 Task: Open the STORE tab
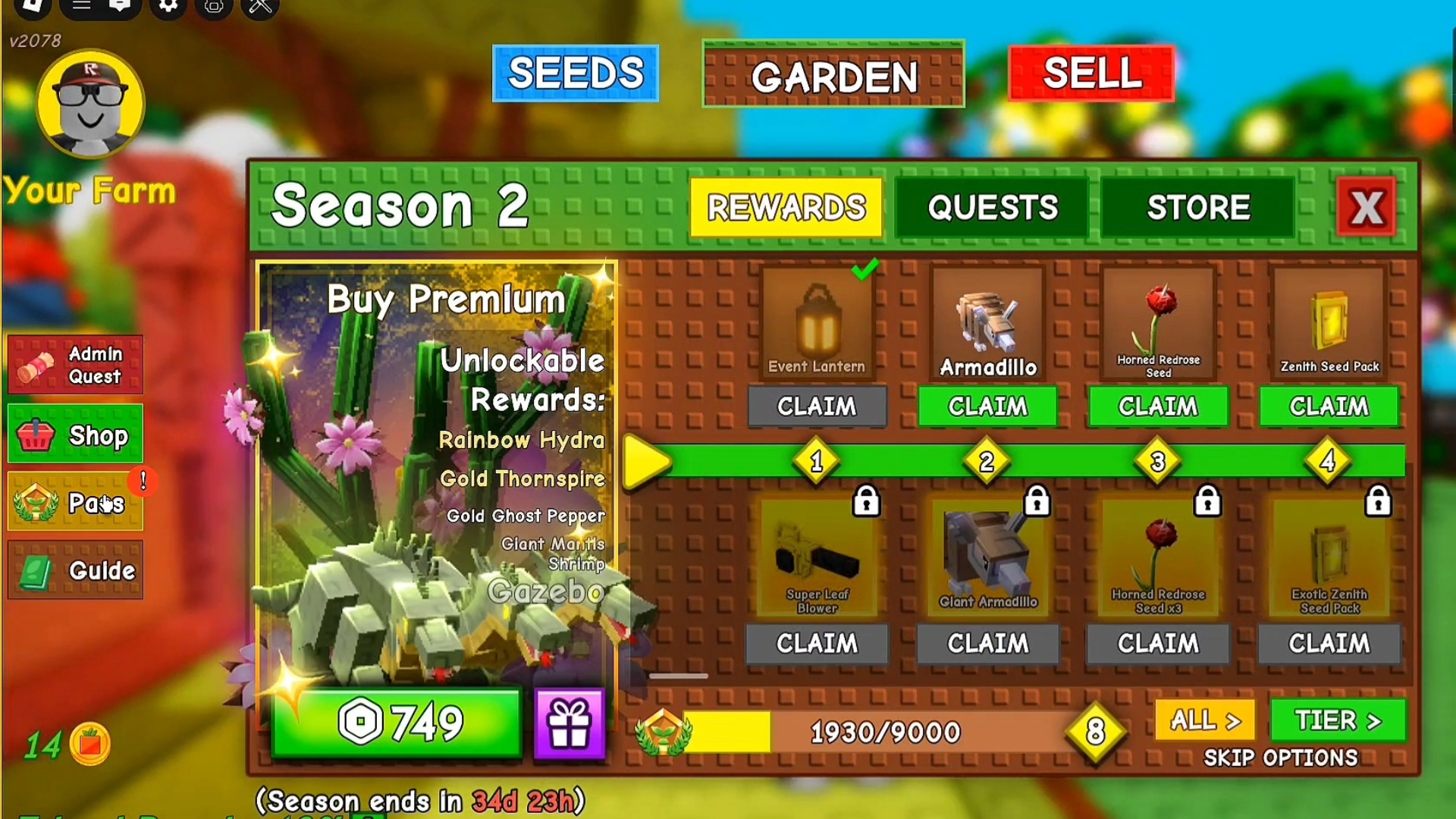(1197, 206)
